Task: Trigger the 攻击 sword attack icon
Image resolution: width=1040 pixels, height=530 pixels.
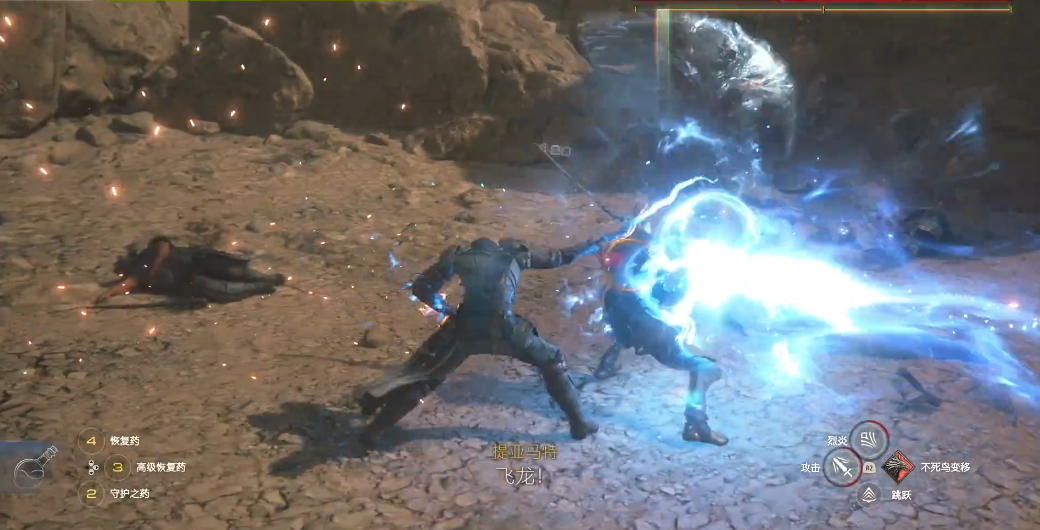Action: click(x=842, y=466)
